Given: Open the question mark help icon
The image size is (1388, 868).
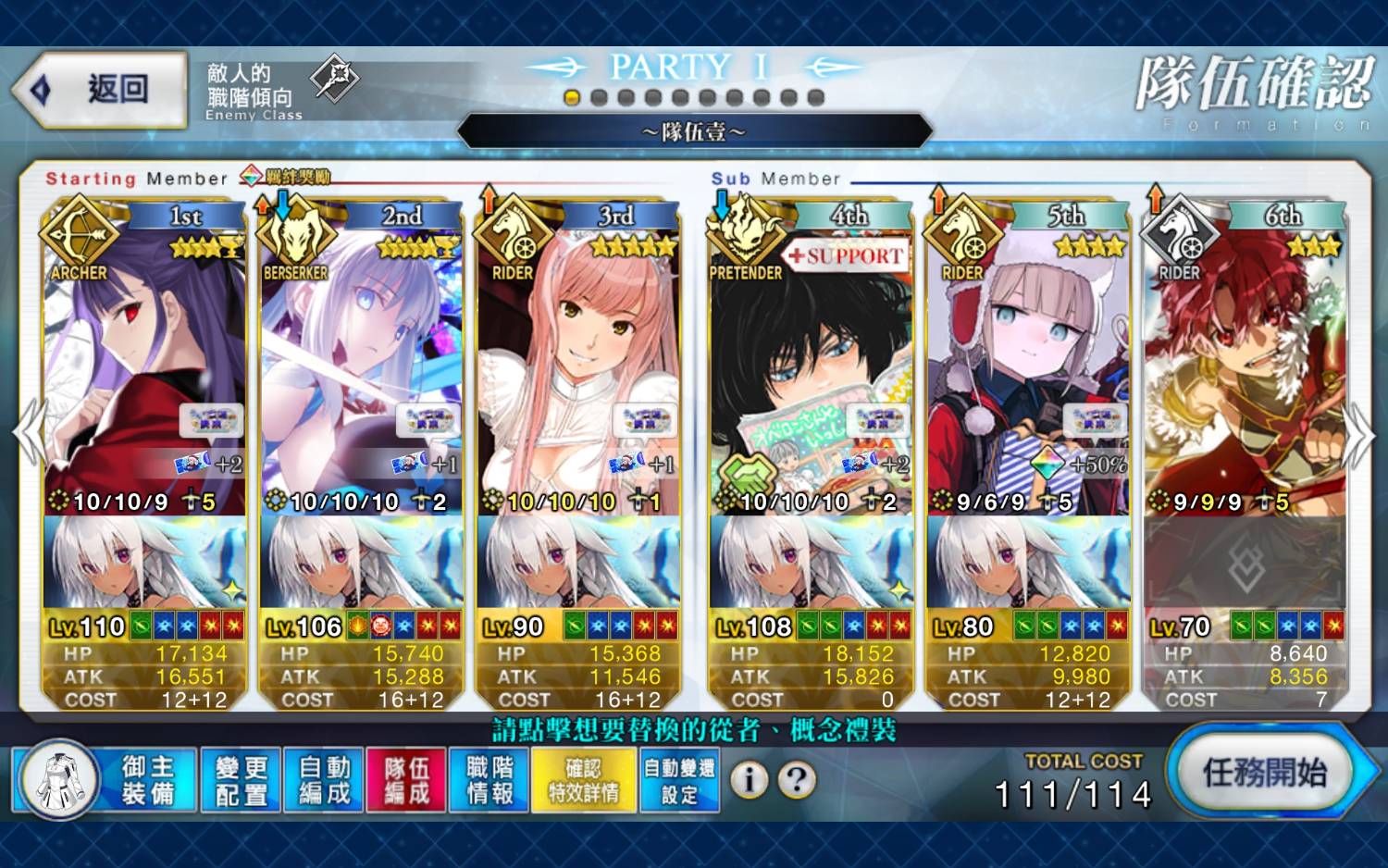Looking at the screenshot, I should click(x=797, y=780).
